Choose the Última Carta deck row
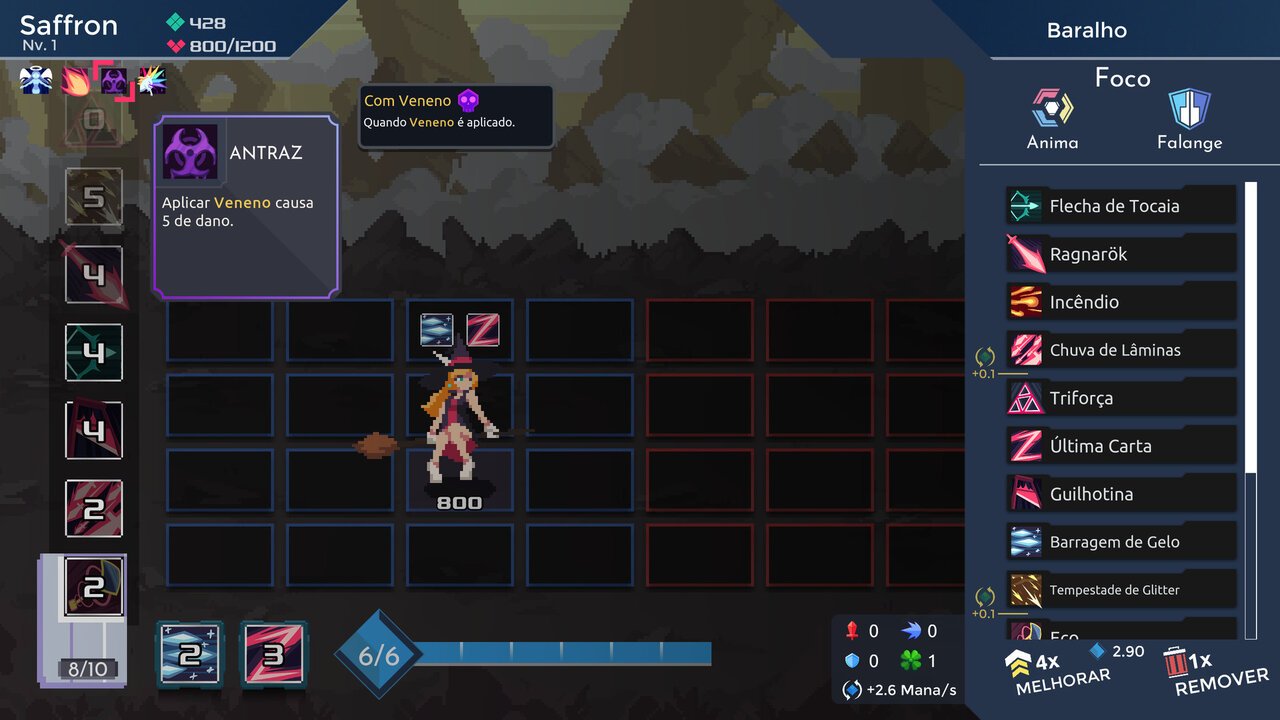1280x720 pixels. (x=1120, y=446)
